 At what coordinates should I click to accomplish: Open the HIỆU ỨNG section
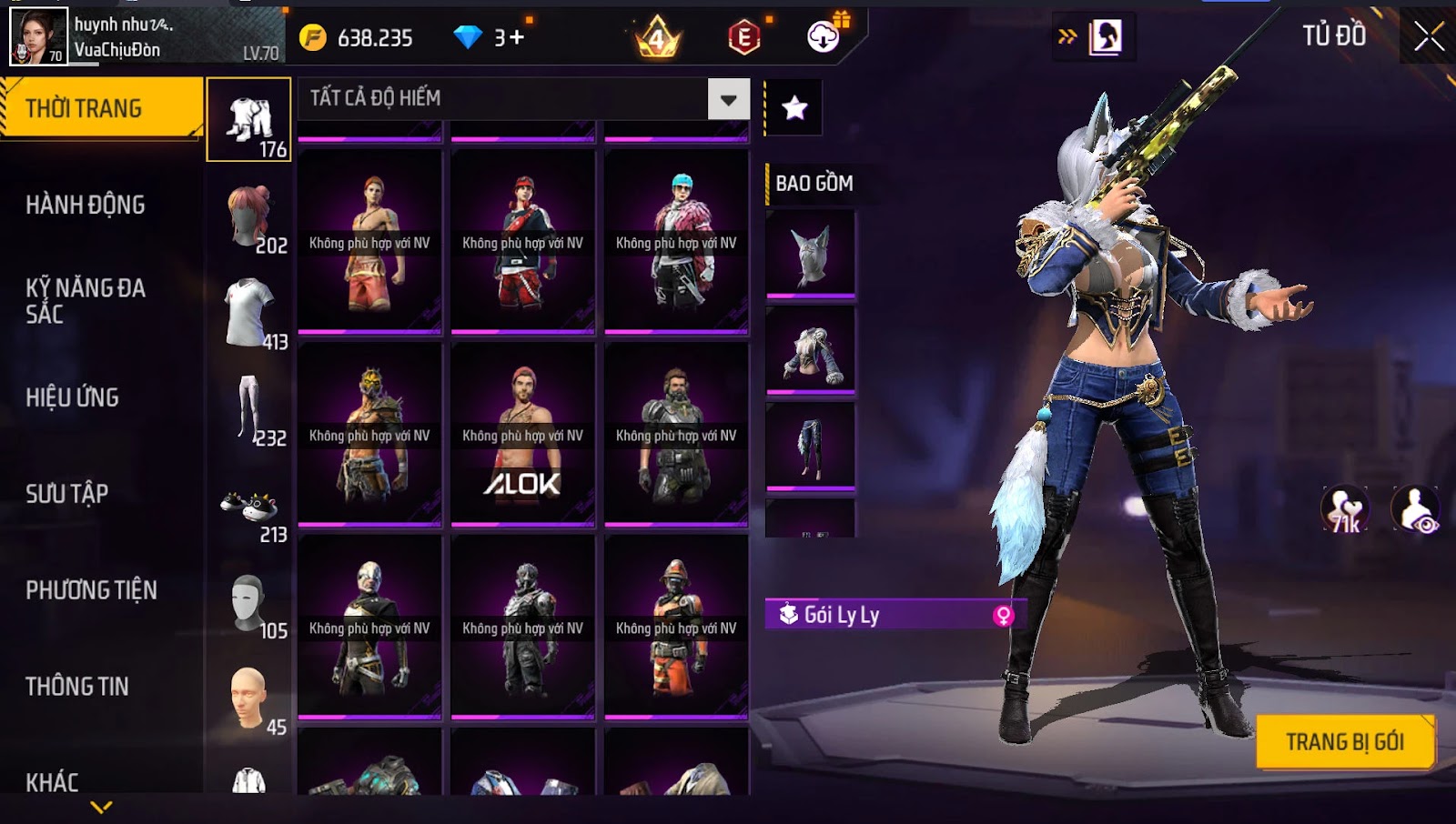[73, 397]
